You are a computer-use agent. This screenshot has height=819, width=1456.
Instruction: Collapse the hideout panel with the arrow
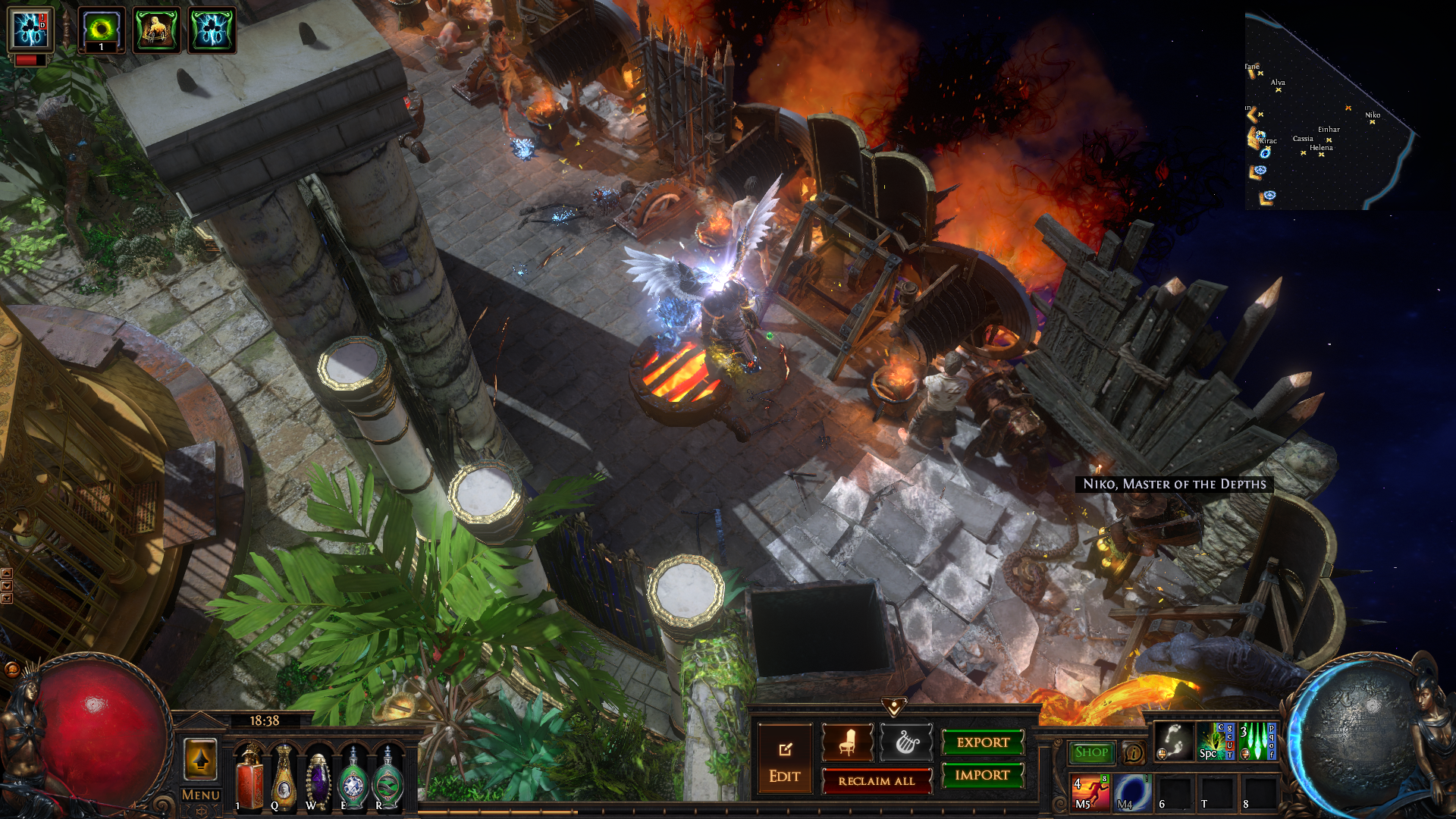pyautogui.click(x=894, y=708)
